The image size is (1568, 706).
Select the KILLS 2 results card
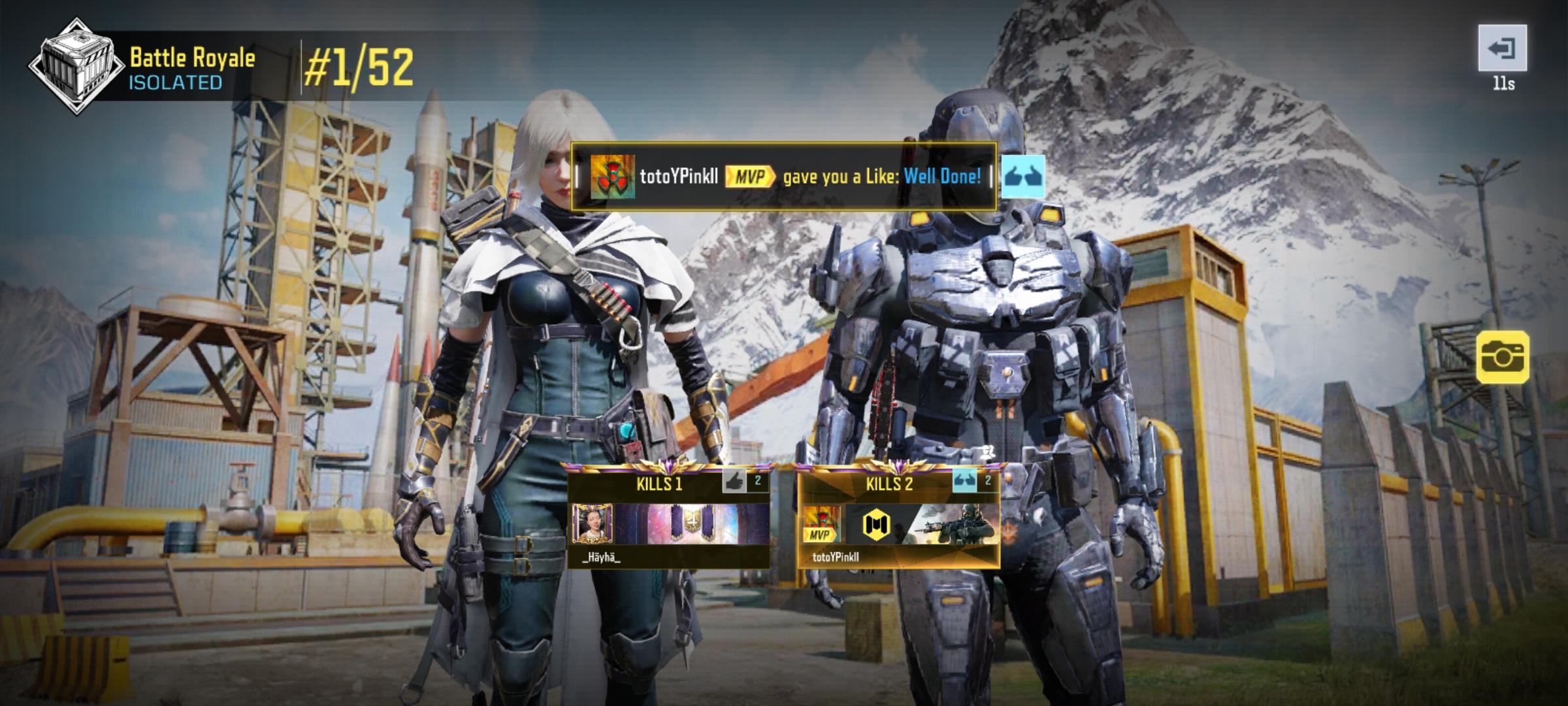[x=902, y=516]
